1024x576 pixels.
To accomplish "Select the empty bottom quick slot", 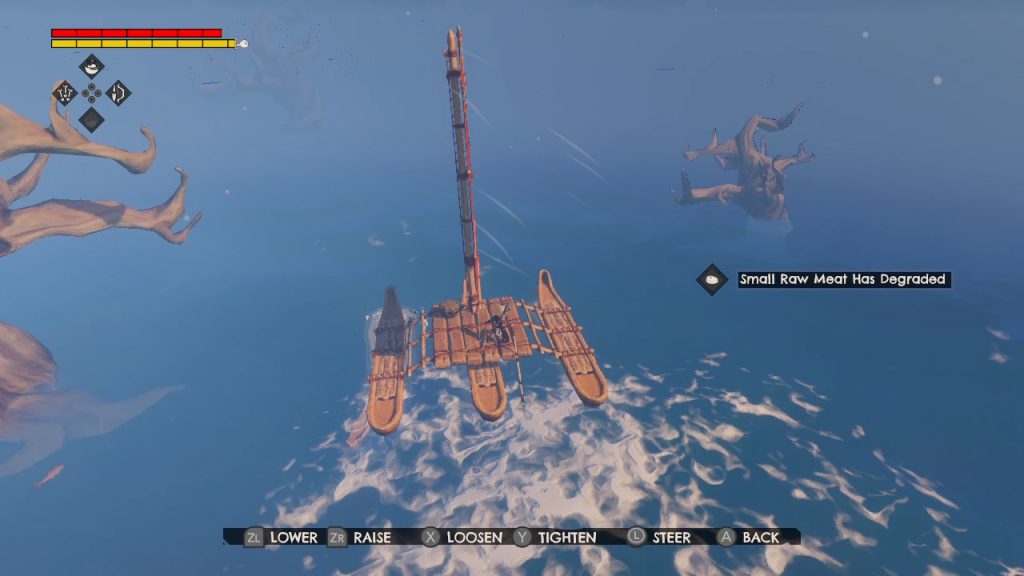I will (x=91, y=119).
